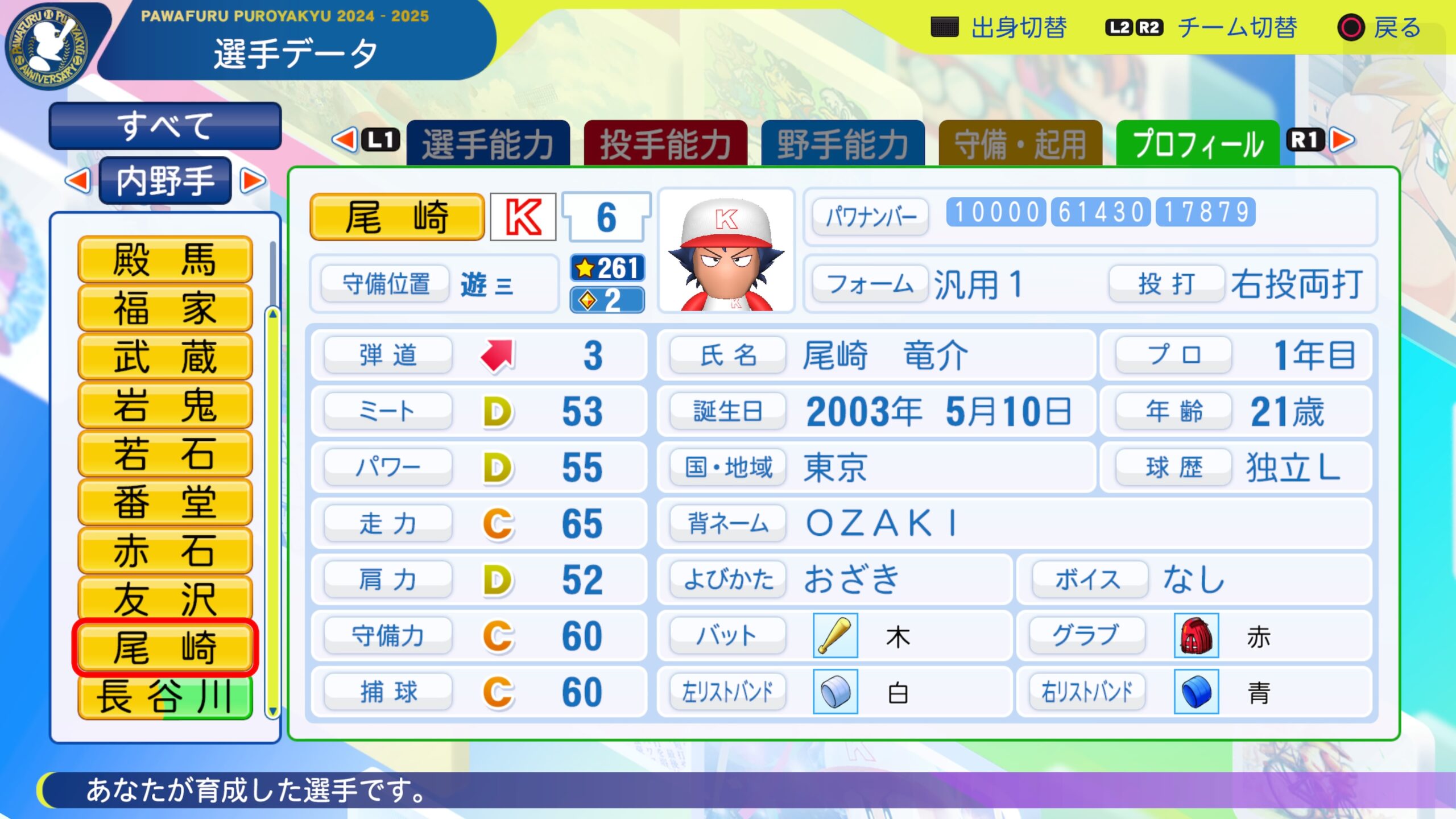Click the left arrow beside 内野手

pyautogui.click(x=78, y=181)
